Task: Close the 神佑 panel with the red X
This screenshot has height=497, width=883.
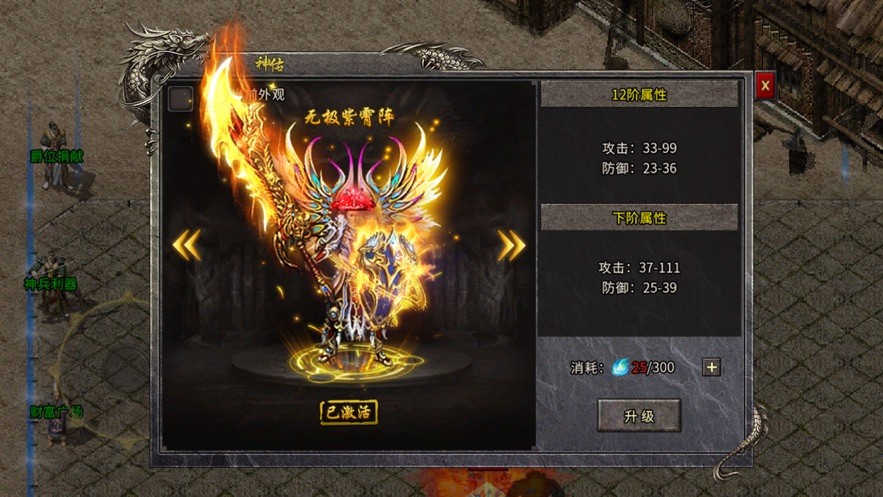Action: pos(765,86)
